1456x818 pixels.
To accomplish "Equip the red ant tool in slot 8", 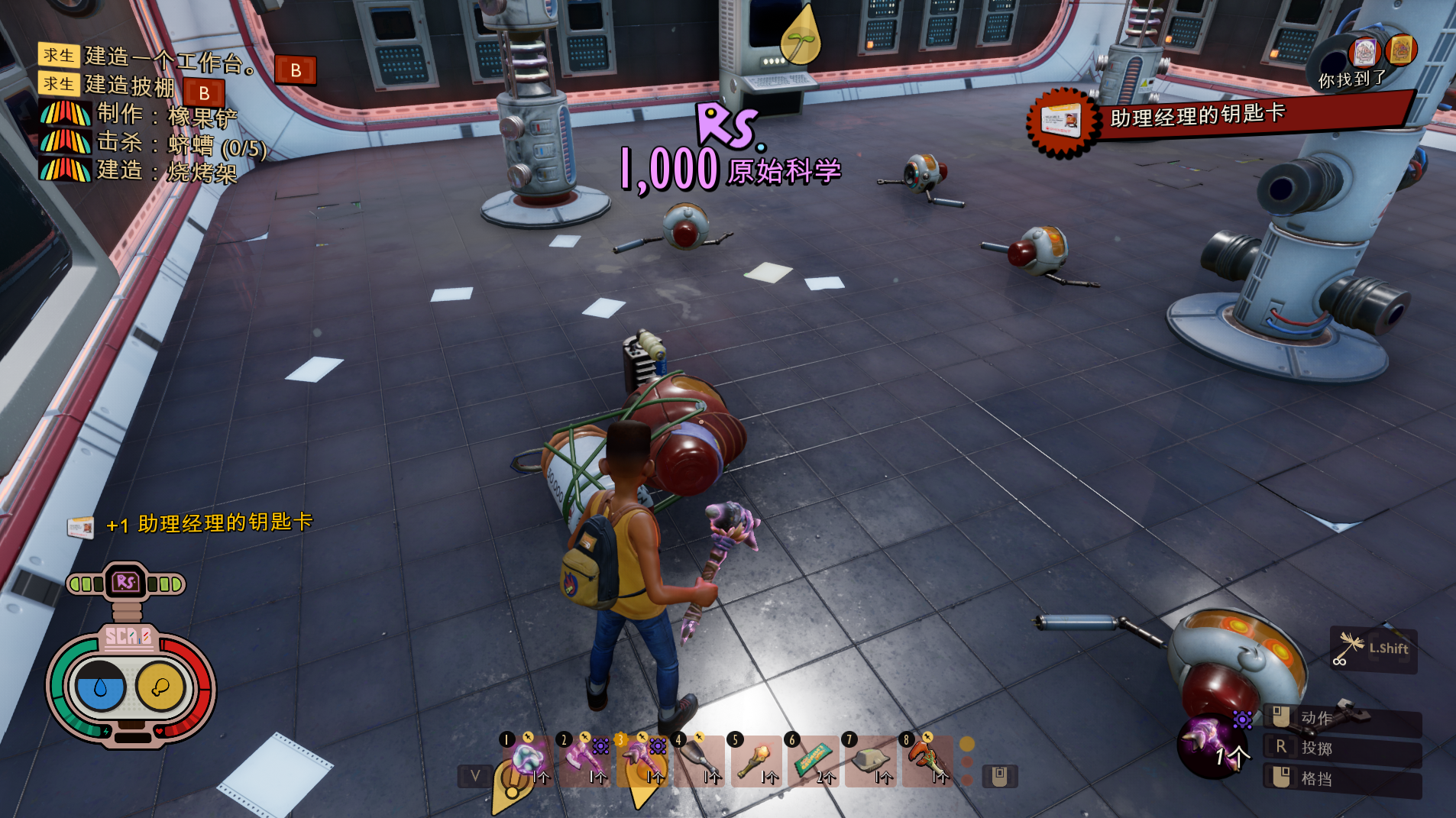I will (927, 761).
